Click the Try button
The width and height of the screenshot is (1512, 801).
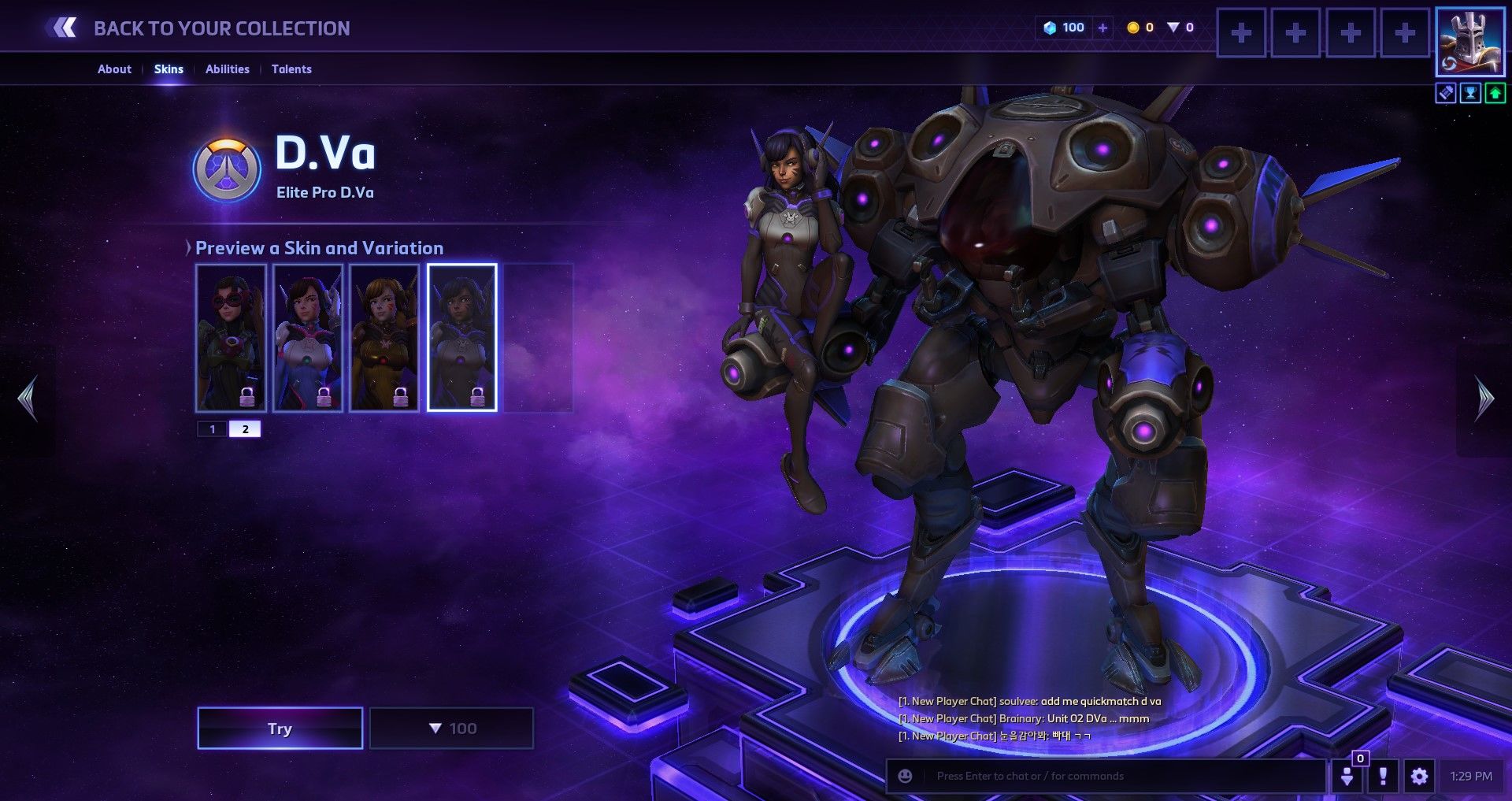pos(280,729)
